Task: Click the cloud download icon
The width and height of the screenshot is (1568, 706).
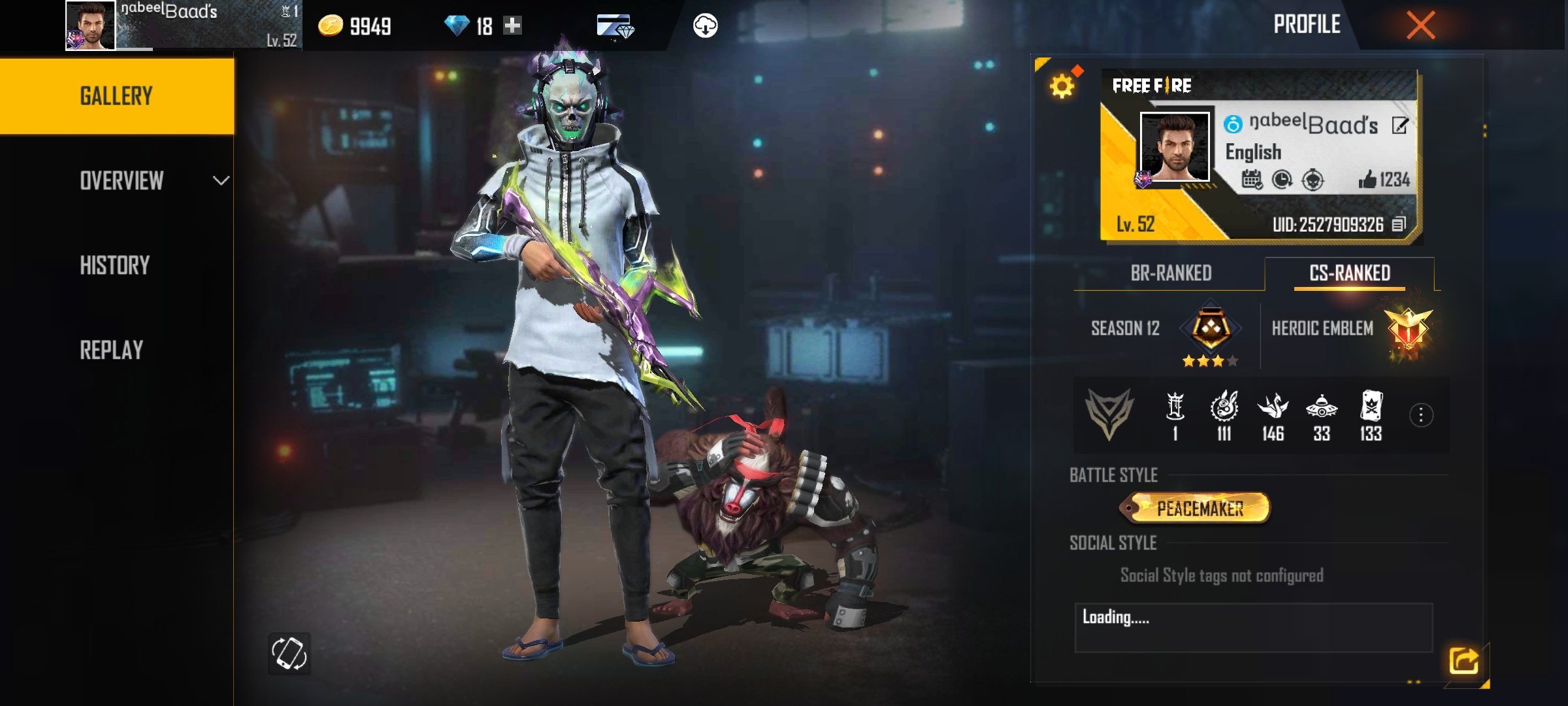Action: tap(705, 26)
